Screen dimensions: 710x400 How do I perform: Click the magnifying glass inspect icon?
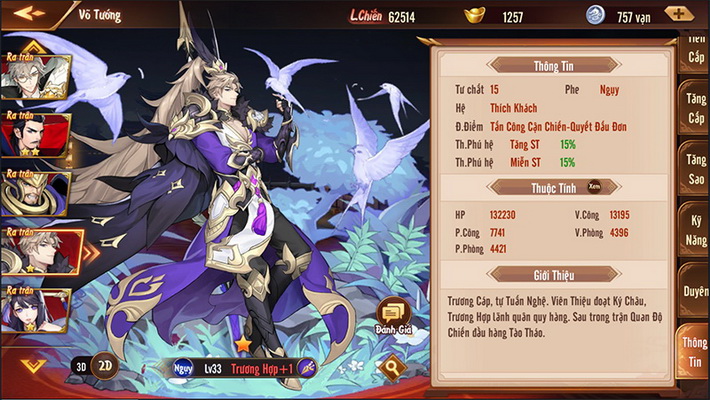click(x=392, y=367)
